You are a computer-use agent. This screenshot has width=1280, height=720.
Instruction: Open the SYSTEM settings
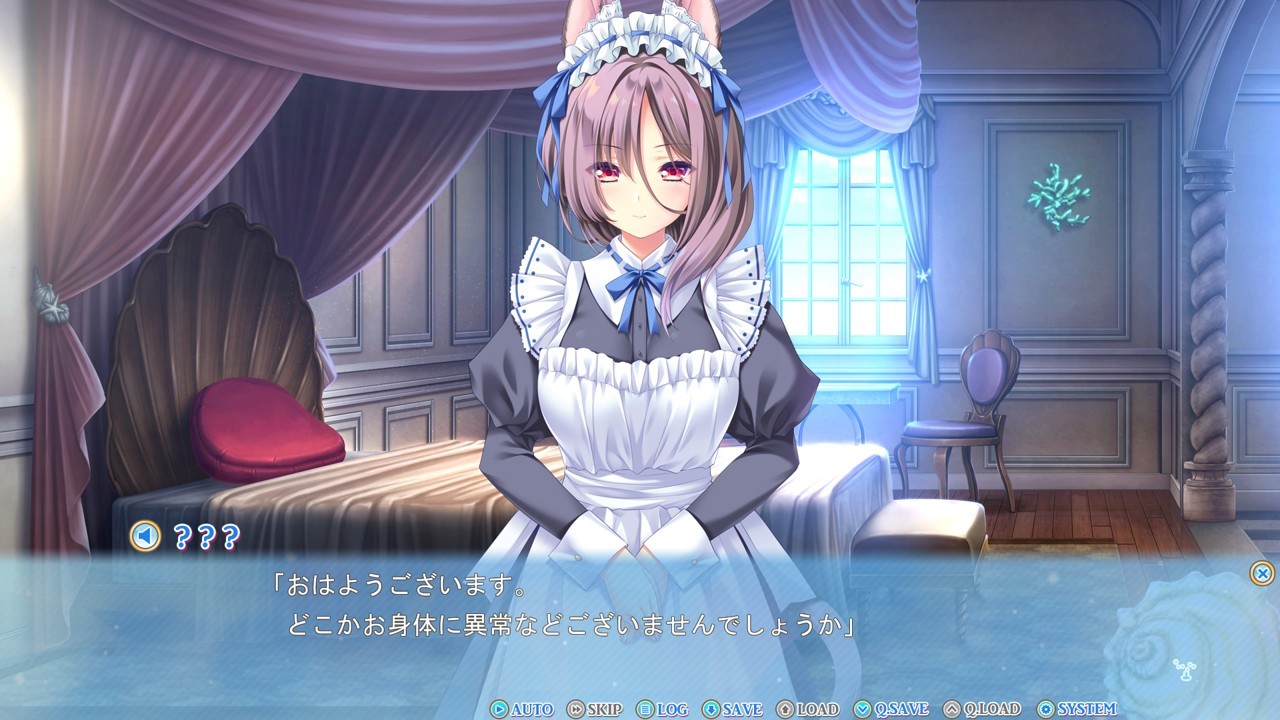click(1077, 709)
